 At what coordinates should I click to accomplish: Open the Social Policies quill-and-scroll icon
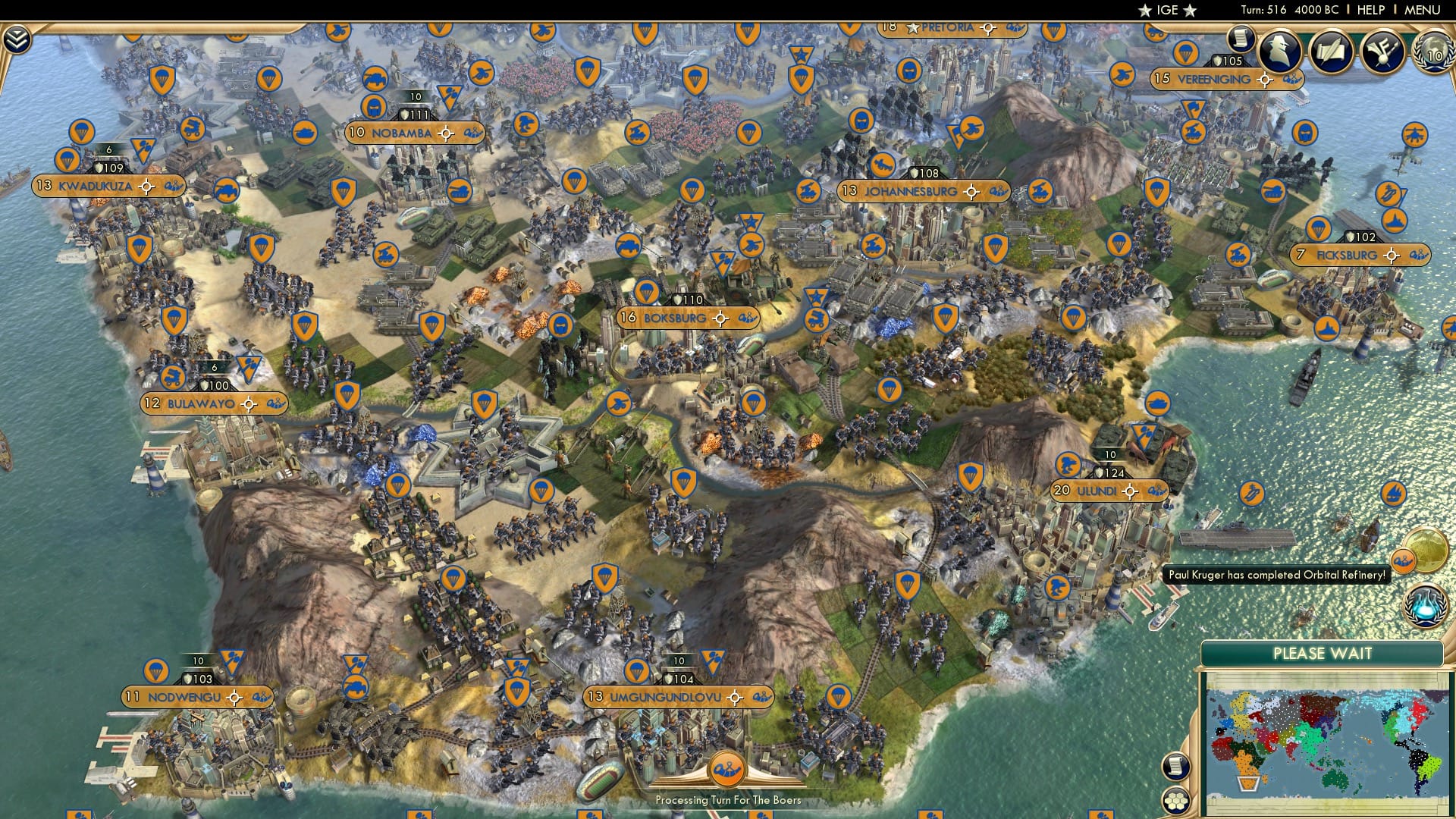(1331, 52)
